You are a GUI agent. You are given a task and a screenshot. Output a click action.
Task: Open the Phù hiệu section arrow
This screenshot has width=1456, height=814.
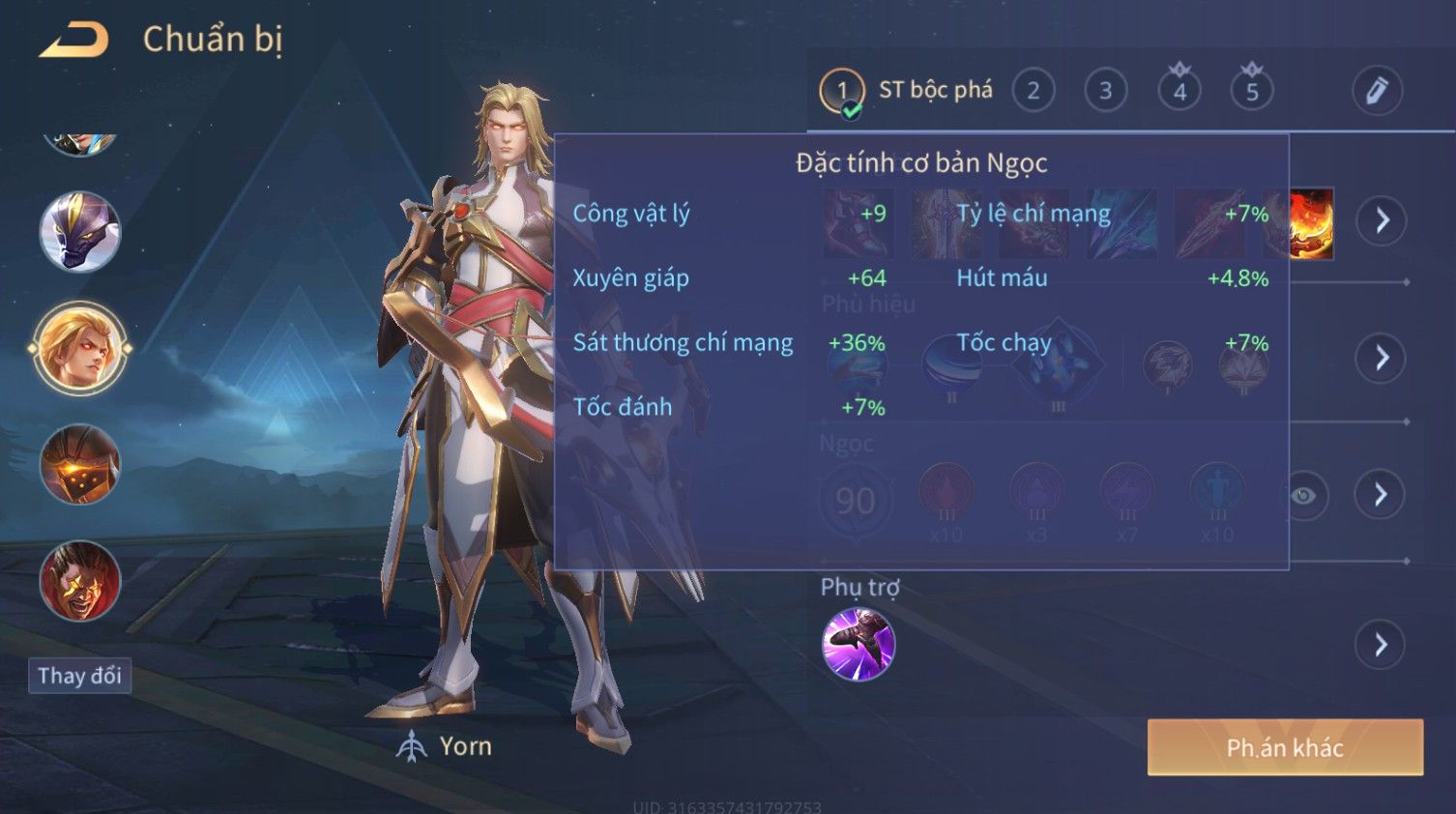click(x=1382, y=359)
